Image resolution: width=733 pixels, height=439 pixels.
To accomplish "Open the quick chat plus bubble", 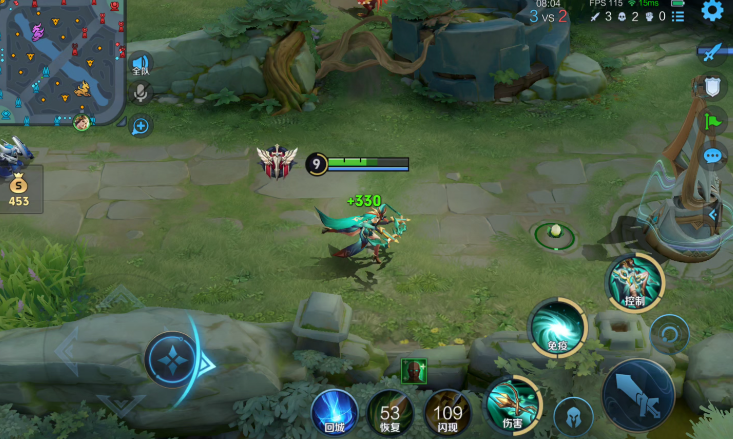I will (141, 125).
